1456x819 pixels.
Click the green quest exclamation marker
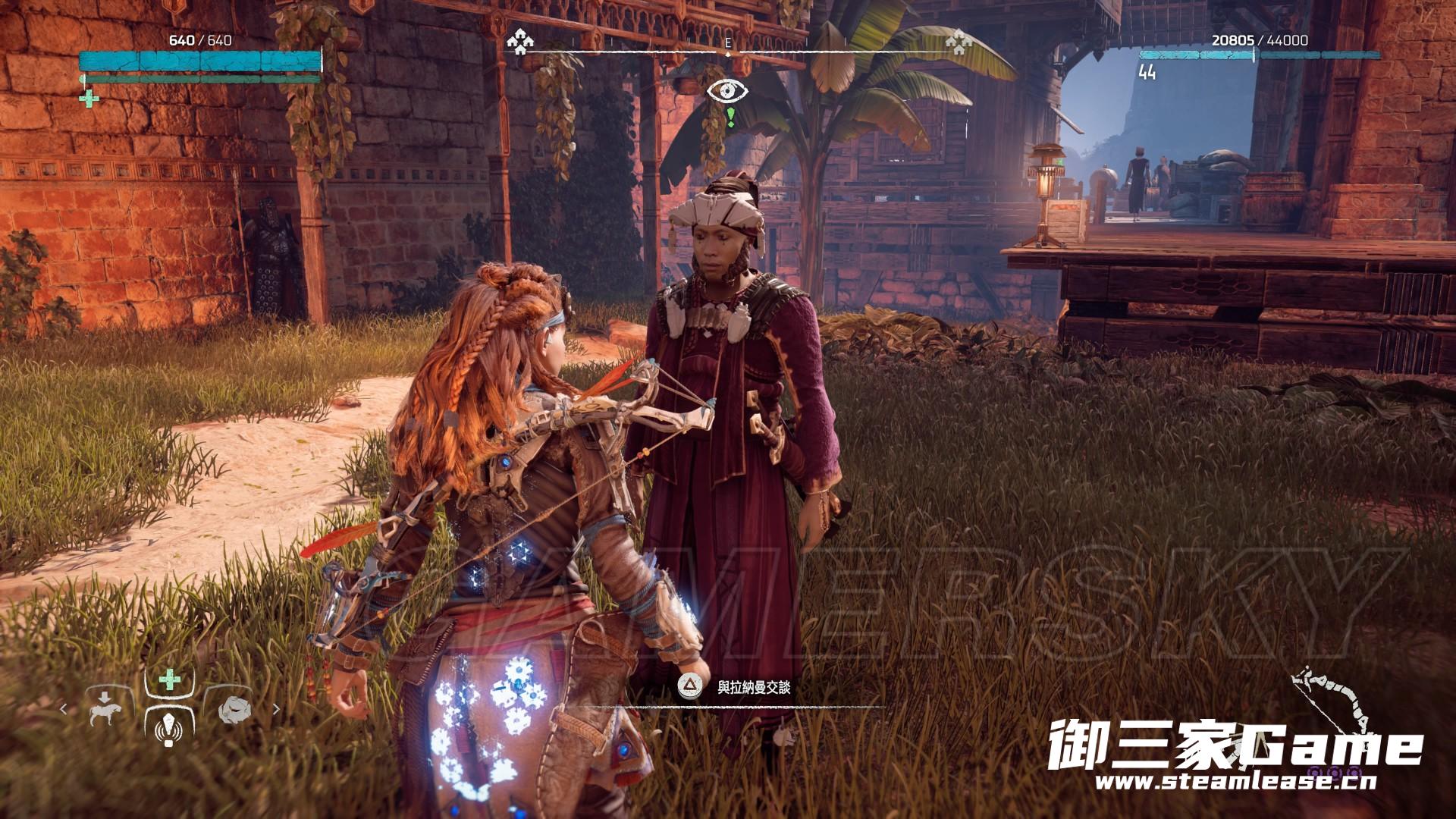[730, 116]
